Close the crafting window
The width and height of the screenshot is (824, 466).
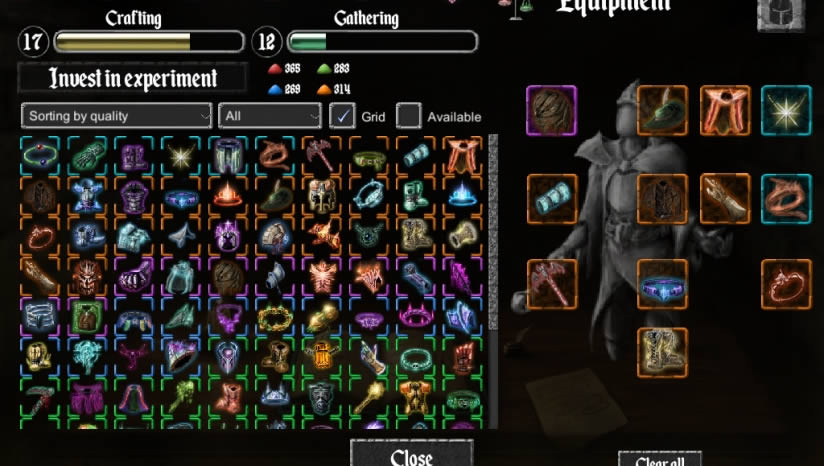coord(411,456)
